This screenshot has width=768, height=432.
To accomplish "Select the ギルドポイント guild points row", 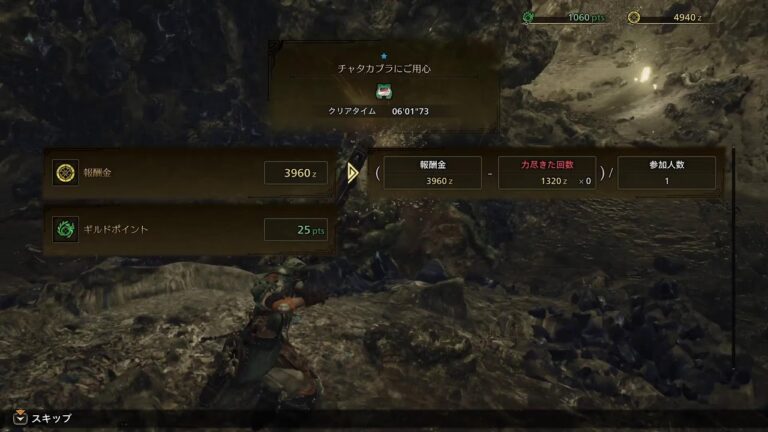I will point(190,230).
